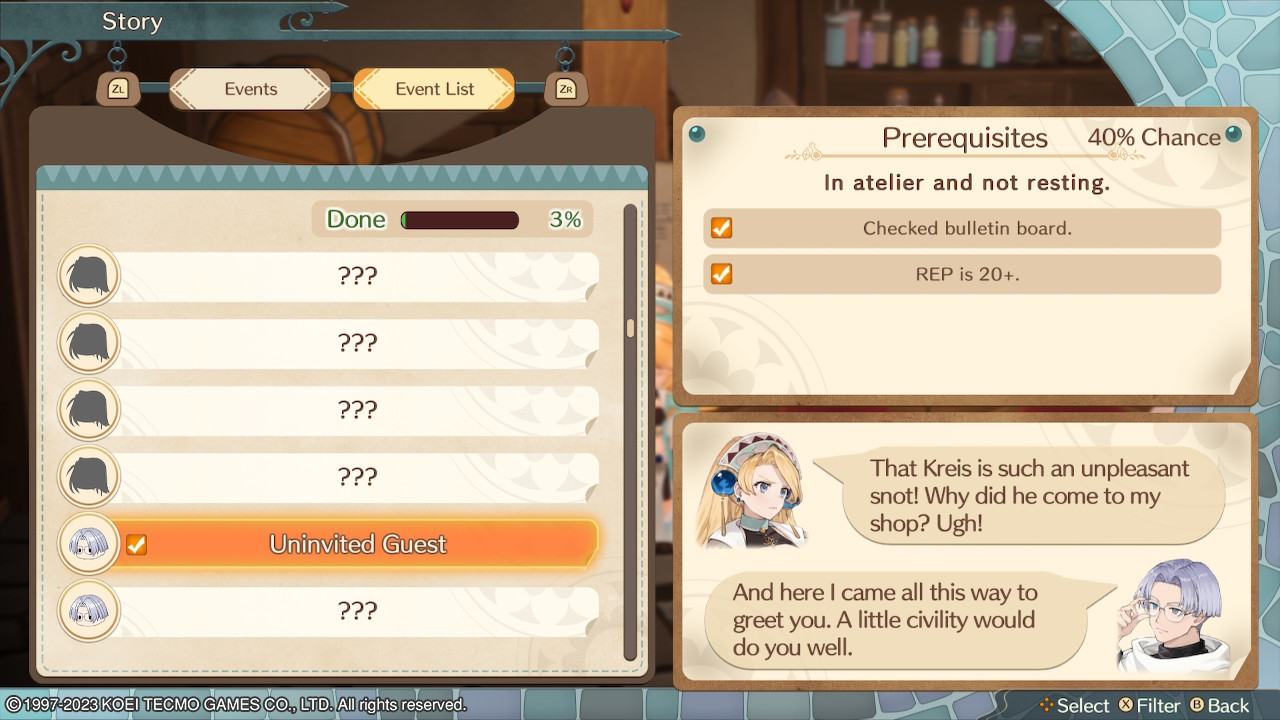The image size is (1280, 720).
Task: Click the REP is 20+ prerequisite
Action: click(x=963, y=274)
